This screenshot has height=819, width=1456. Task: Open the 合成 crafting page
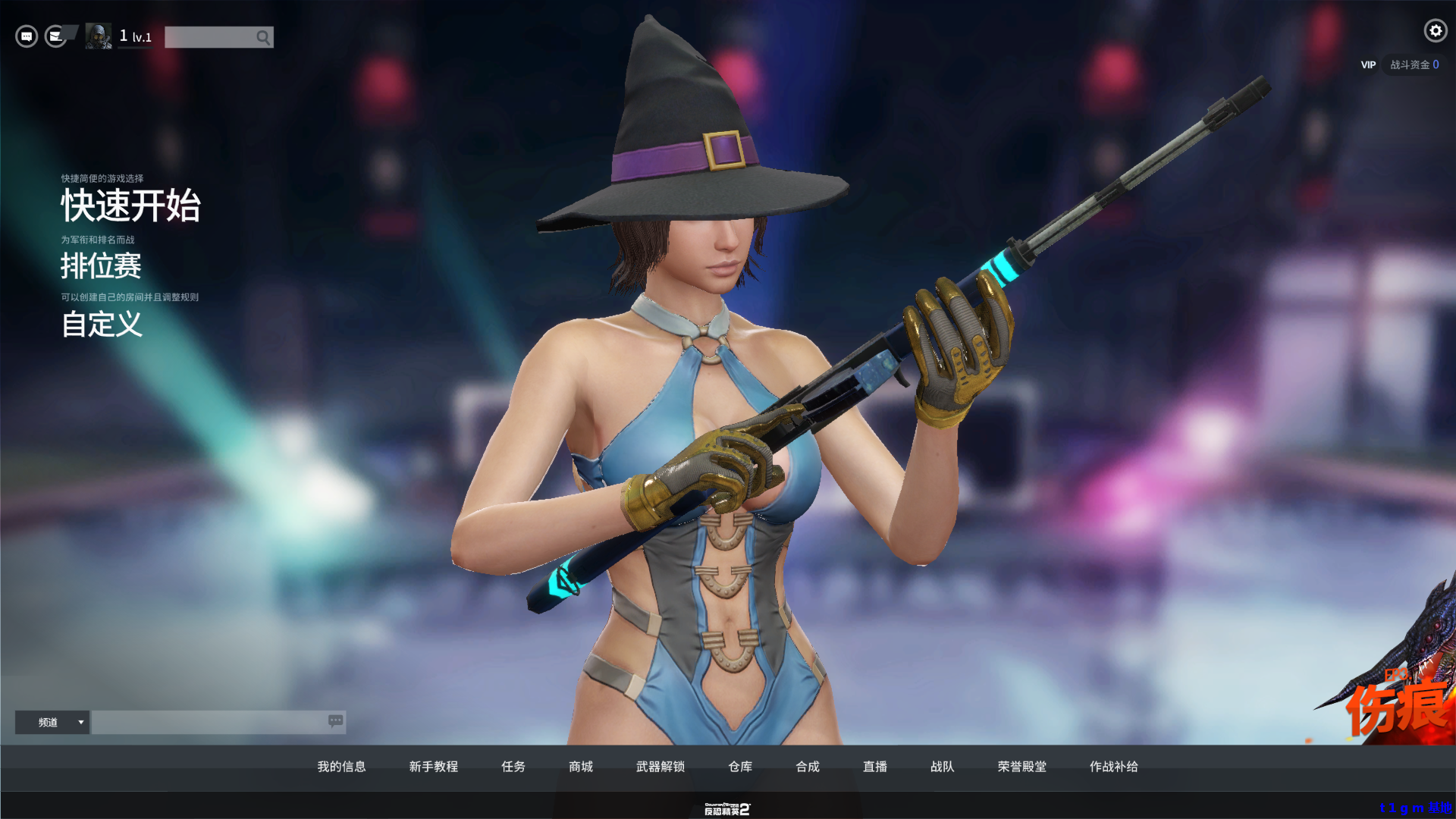click(x=807, y=767)
